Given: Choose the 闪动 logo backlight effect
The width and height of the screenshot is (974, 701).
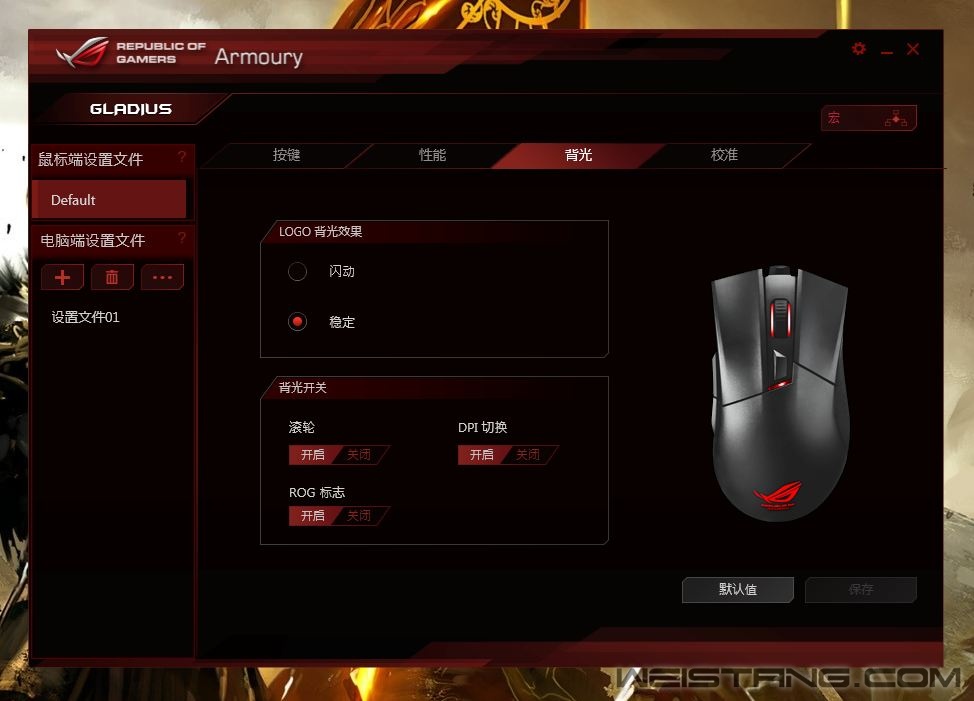Looking at the screenshot, I should pos(297,271).
